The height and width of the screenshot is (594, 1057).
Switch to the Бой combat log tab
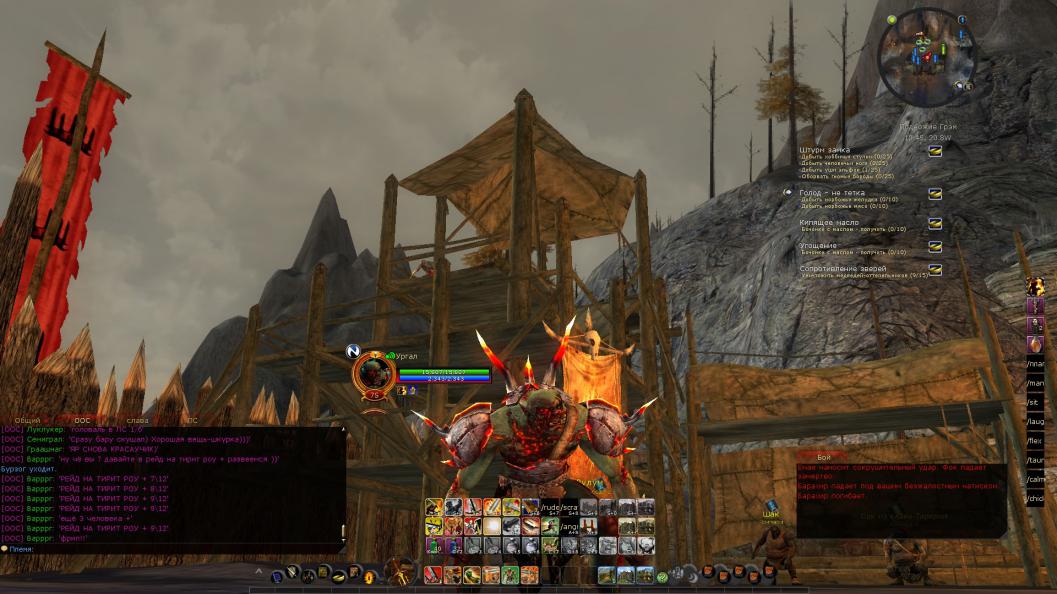[x=823, y=457]
